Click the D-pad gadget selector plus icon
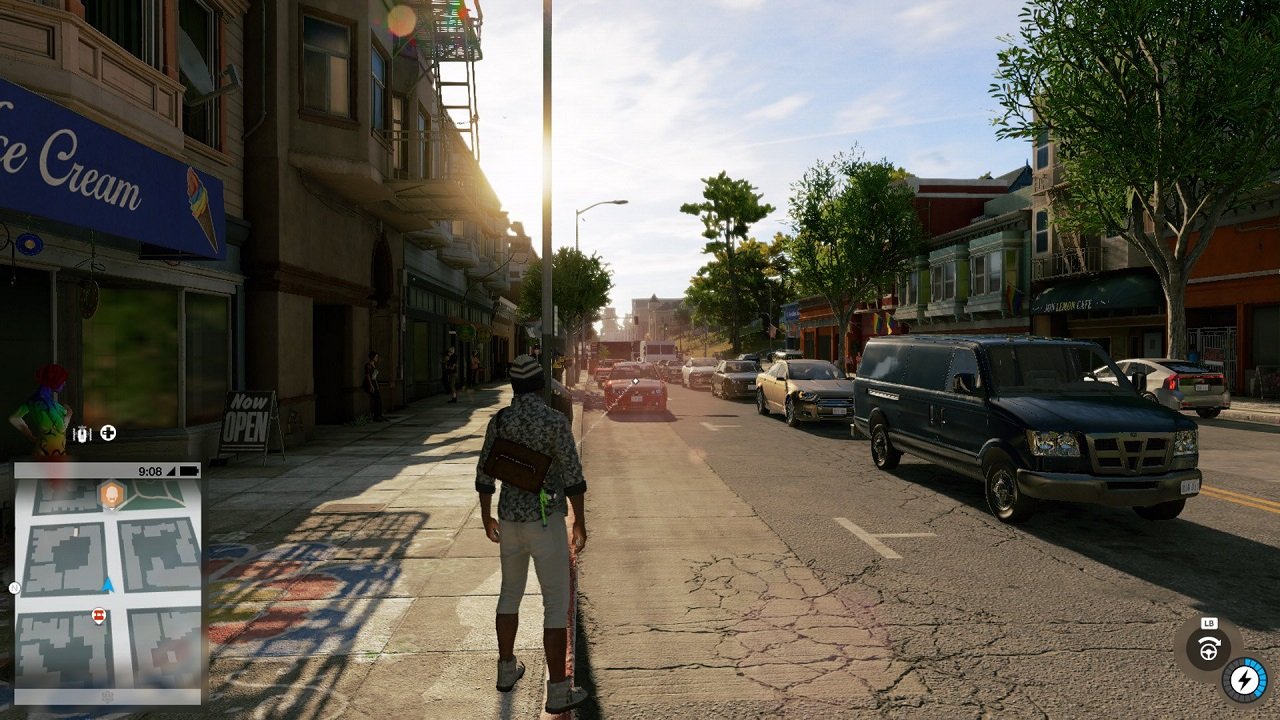1280x720 pixels. tap(107, 433)
